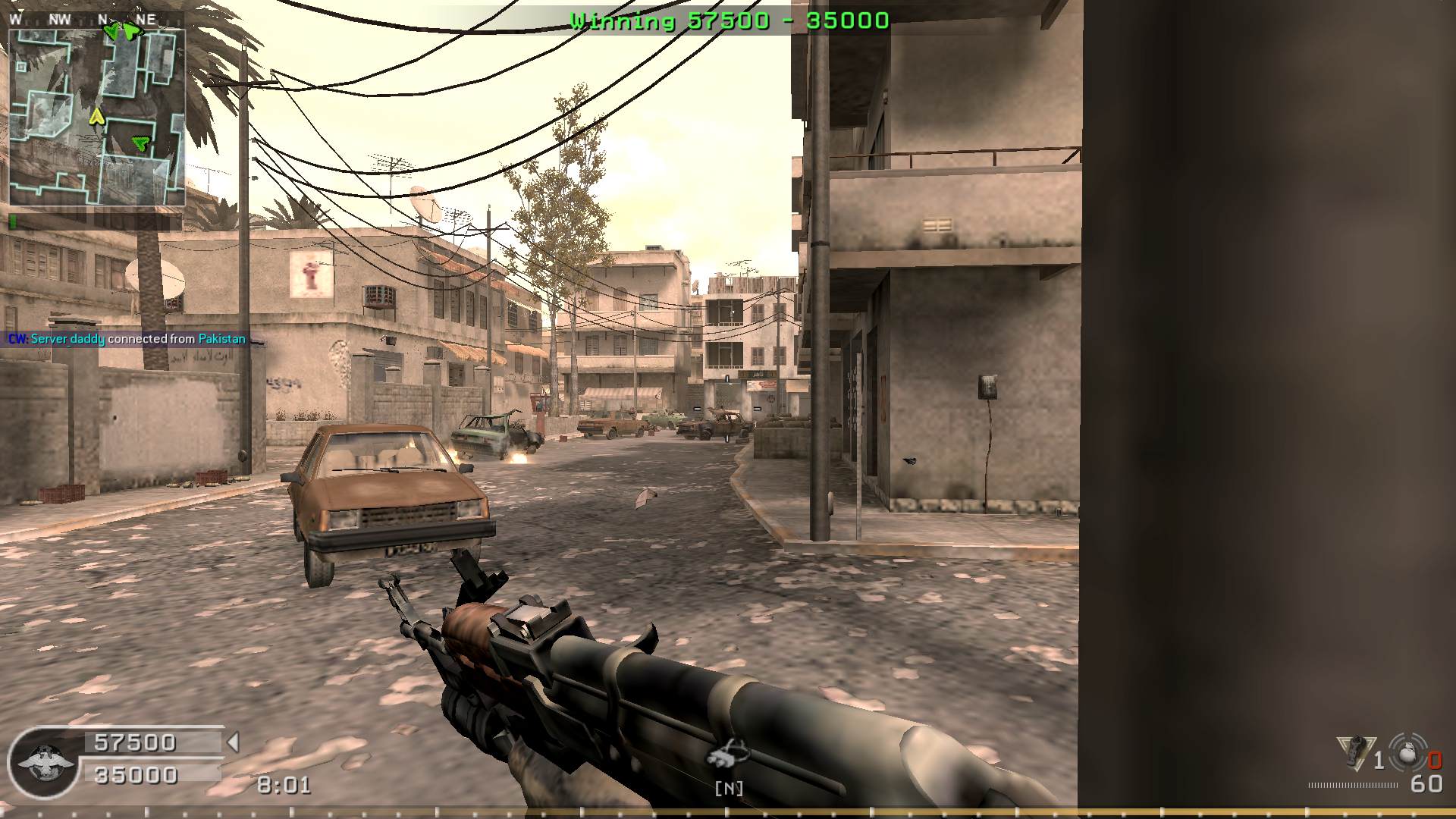Click the minimap in the corner
The height and width of the screenshot is (819, 1456).
[x=96, y=118]
